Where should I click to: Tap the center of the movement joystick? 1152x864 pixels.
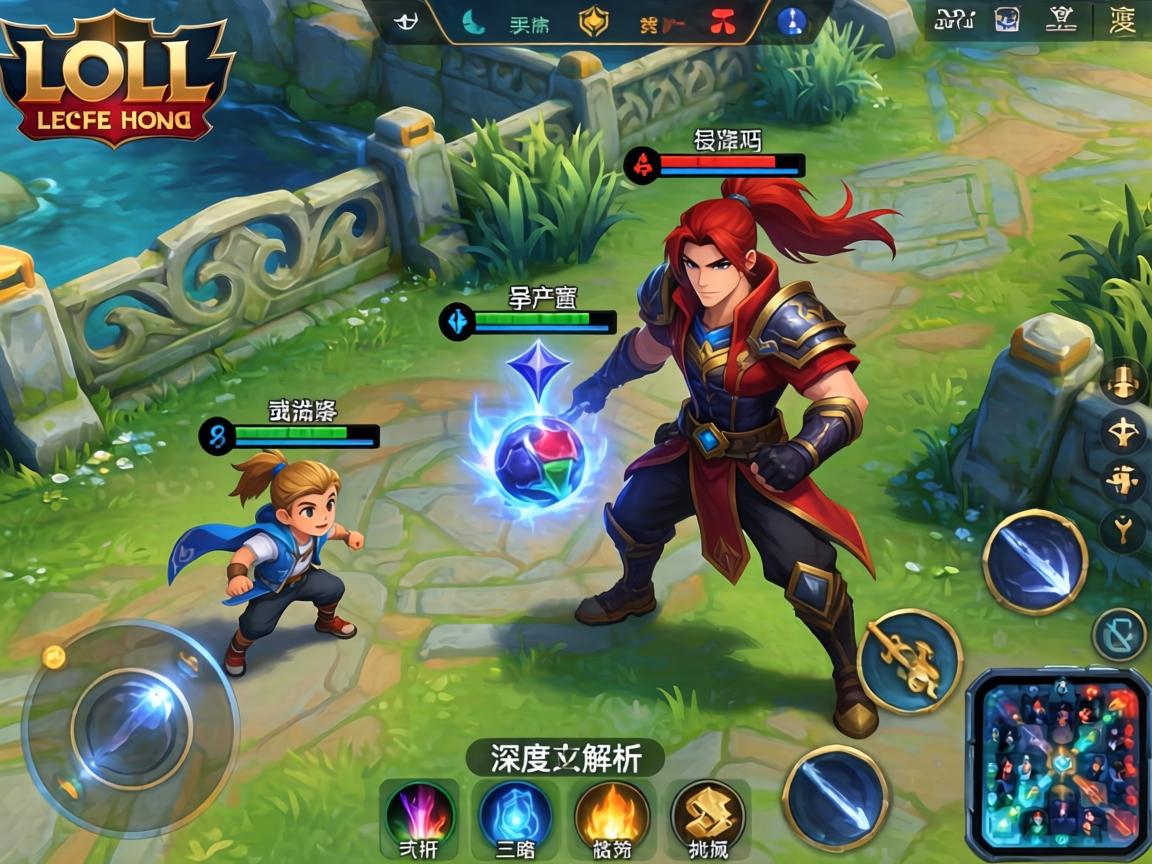(131, 728)
